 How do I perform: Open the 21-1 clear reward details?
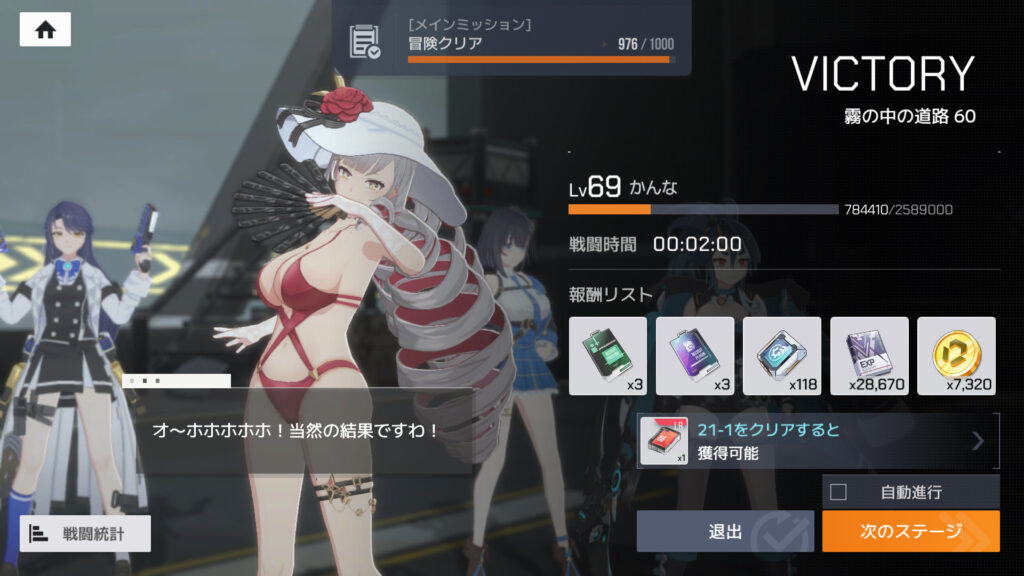(x=818, y=441)
